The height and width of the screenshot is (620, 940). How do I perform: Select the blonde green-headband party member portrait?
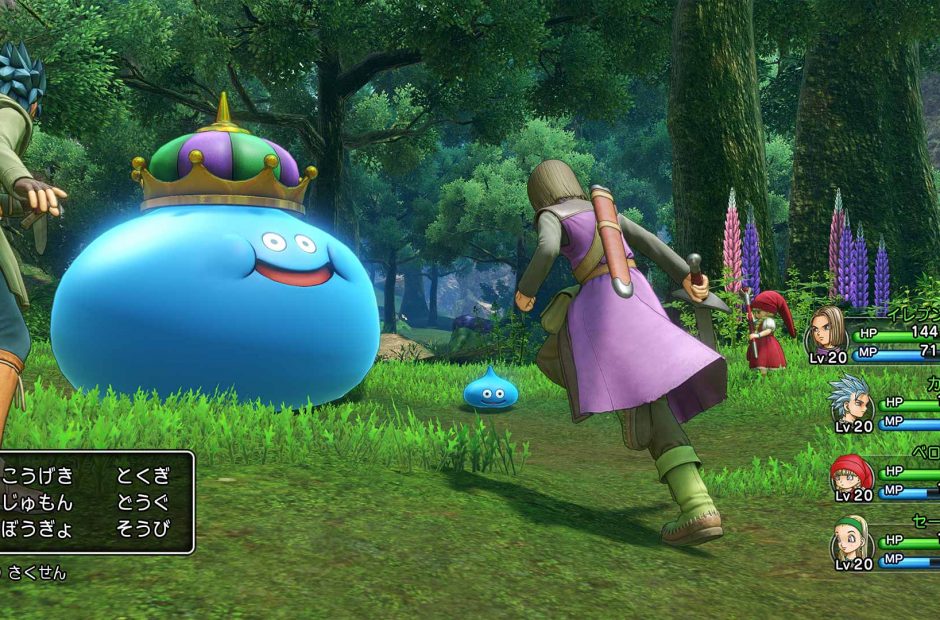point(852,541)
